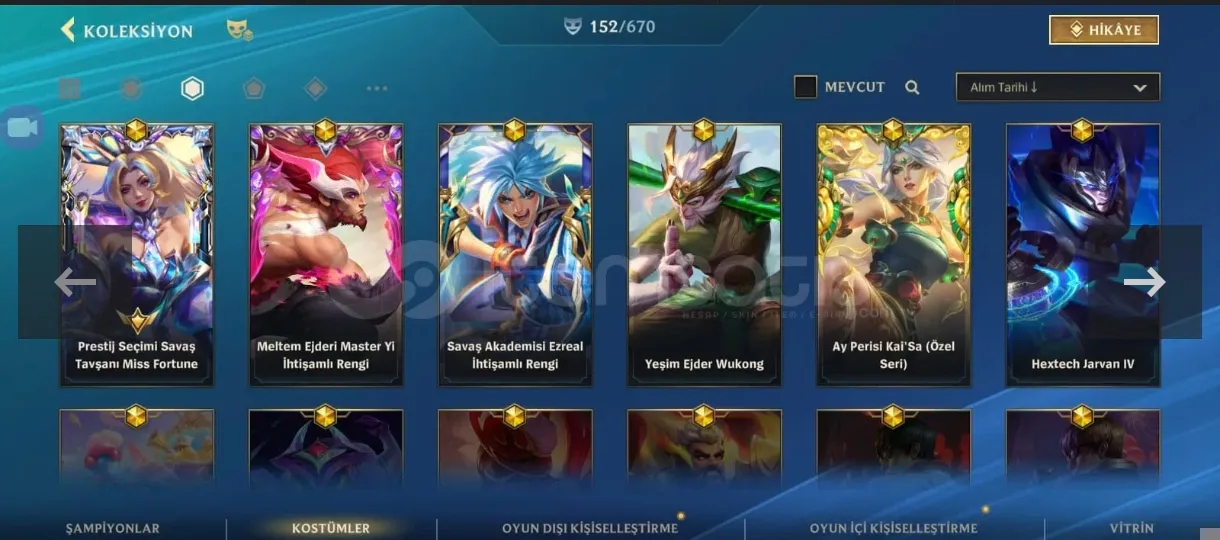This screenshot has width=1220, height=540.
Task: Switch to the Şampiyonlar tab
Action: (x=113, y=528)
